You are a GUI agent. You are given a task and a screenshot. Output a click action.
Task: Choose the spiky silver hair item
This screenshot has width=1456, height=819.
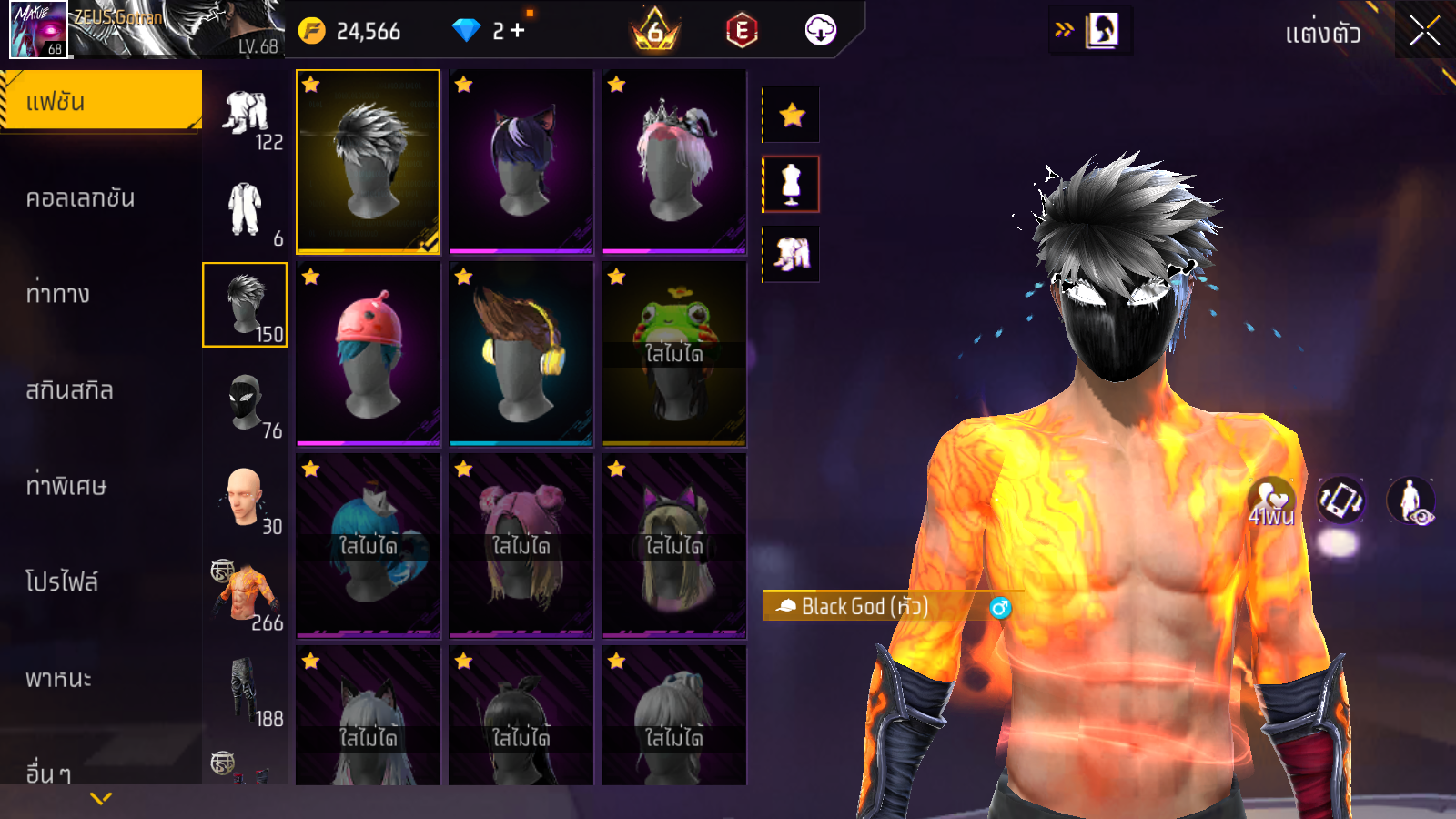pos(368,161)
